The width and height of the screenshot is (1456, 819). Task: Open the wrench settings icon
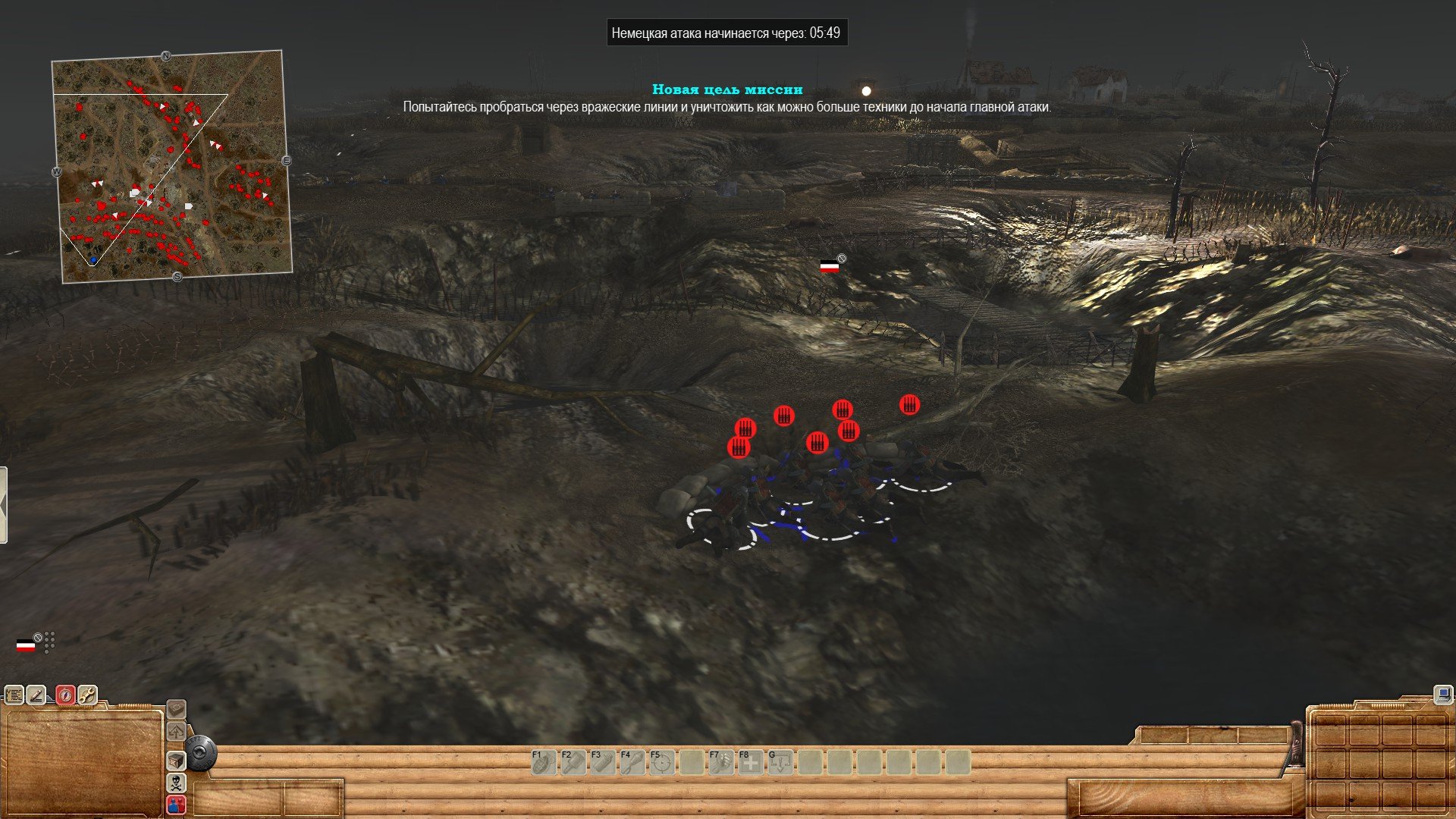point(87,695)
